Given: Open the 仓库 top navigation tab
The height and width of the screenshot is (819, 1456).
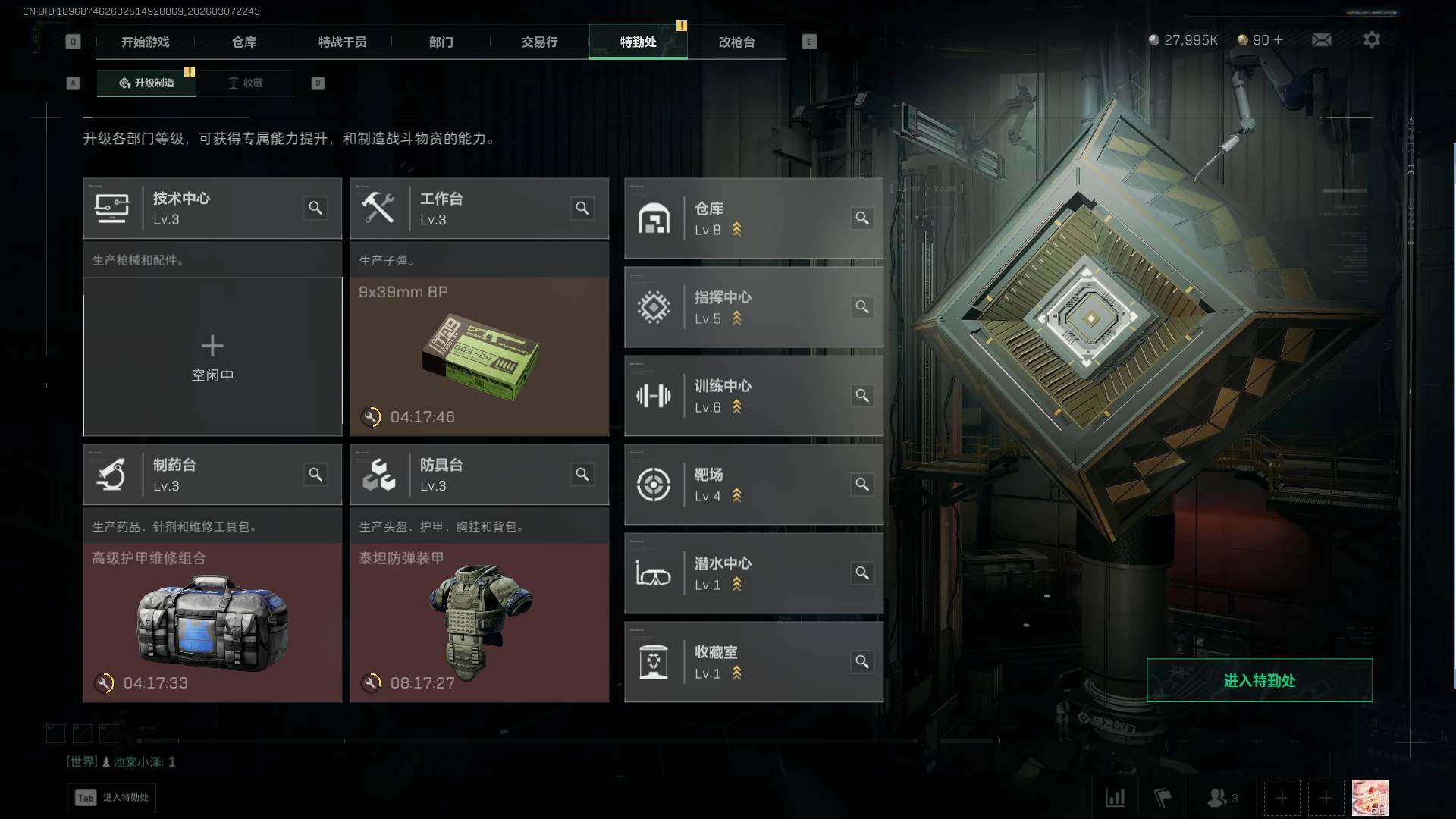Looking at the screenshot, I should [x=243, y=42].
